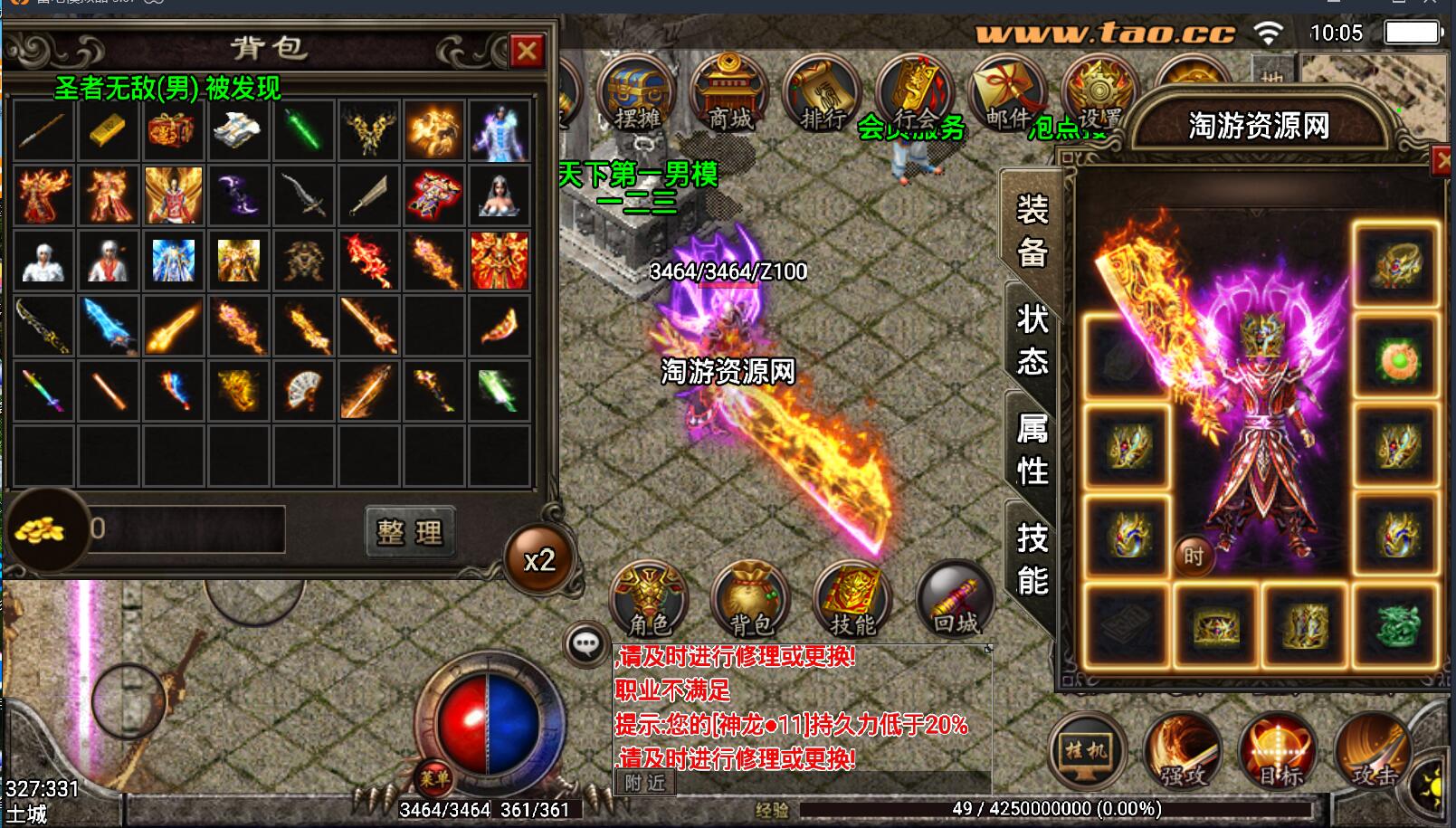This screenshot has height=828, width=1456.
Task: Close the 背包 backpack window
Action: pyautogui.click(x=526, y=52)
